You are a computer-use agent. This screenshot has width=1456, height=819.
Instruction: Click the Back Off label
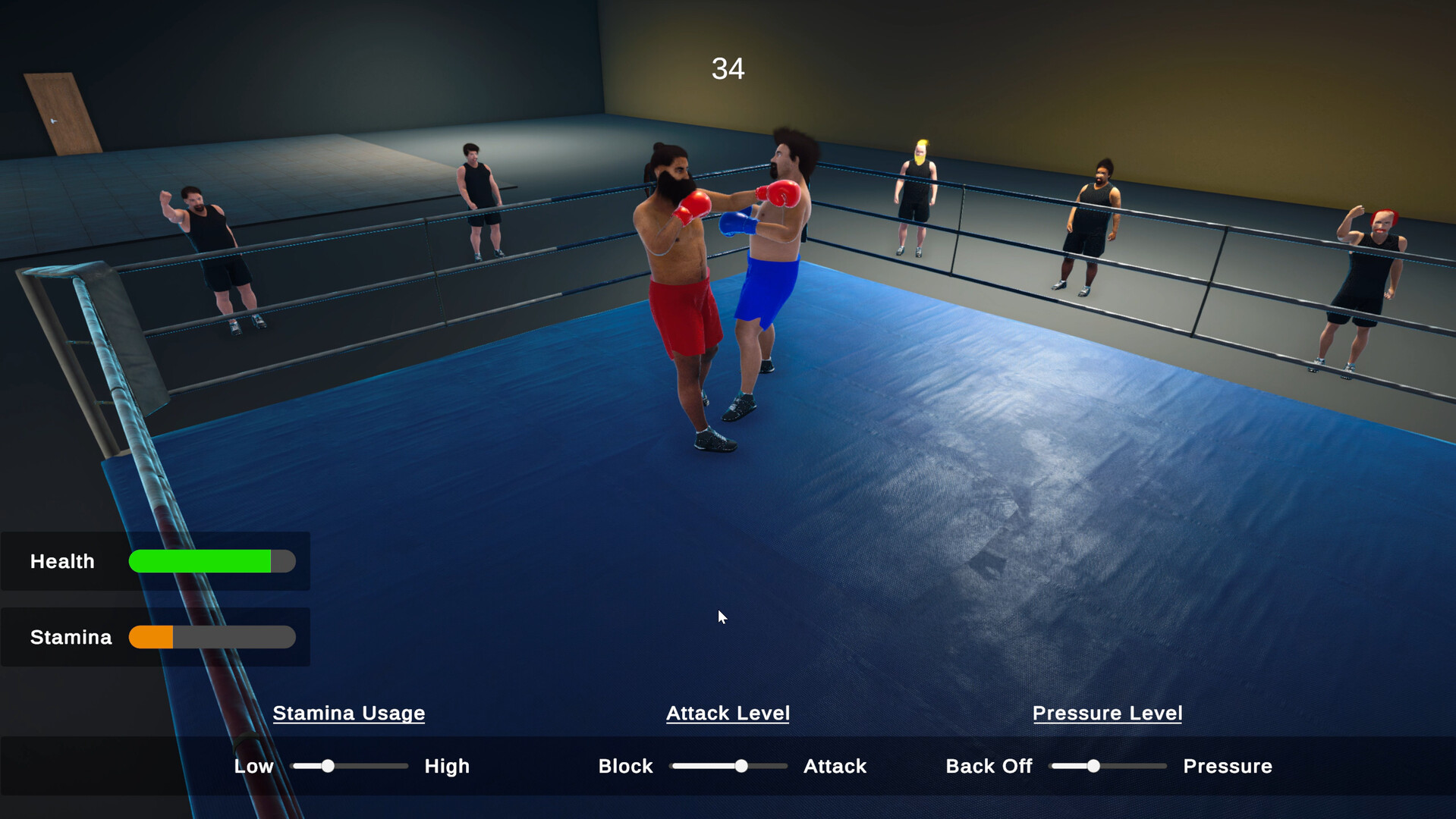988,766
